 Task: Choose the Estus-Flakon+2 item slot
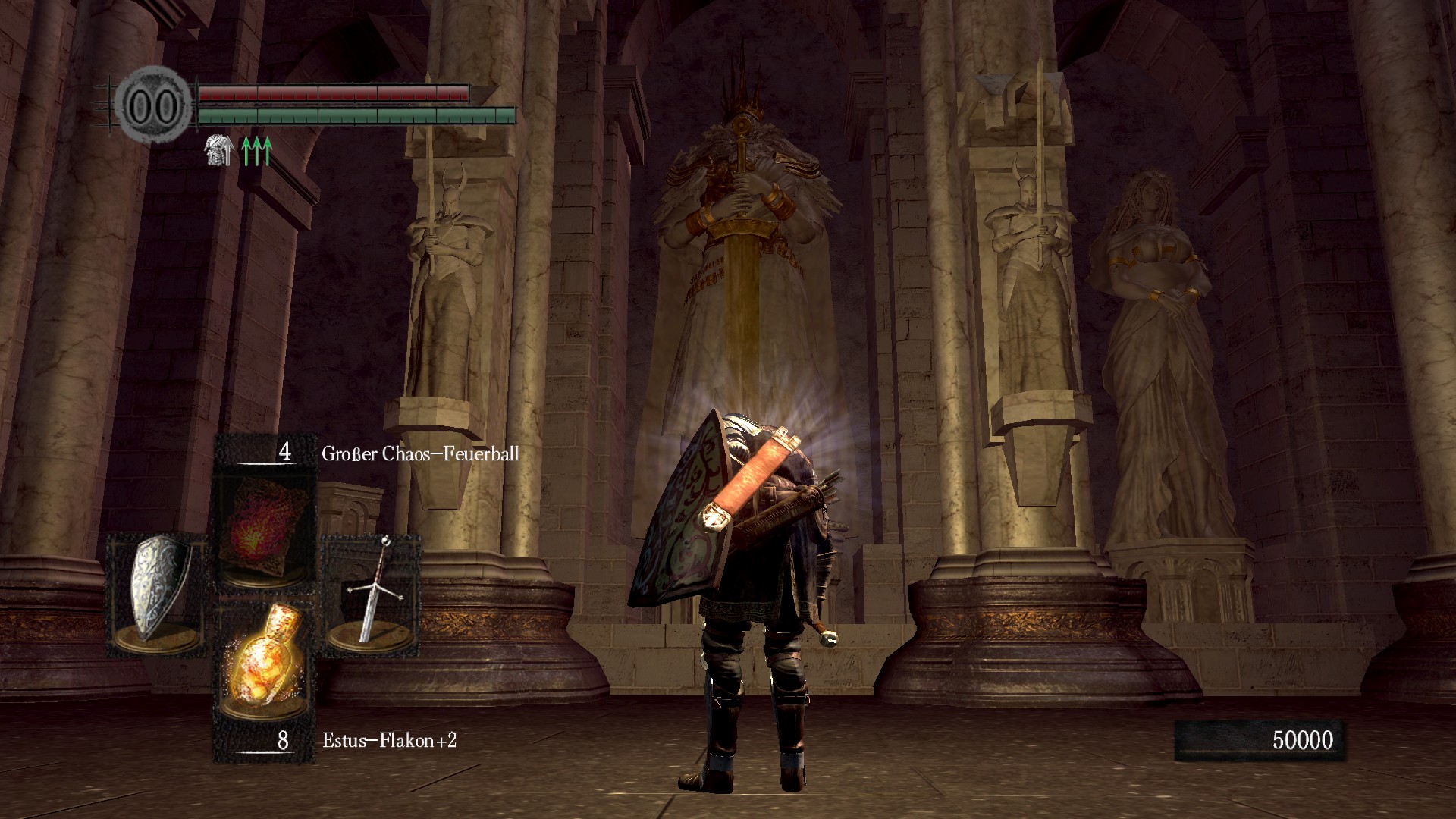click(263, 658)
